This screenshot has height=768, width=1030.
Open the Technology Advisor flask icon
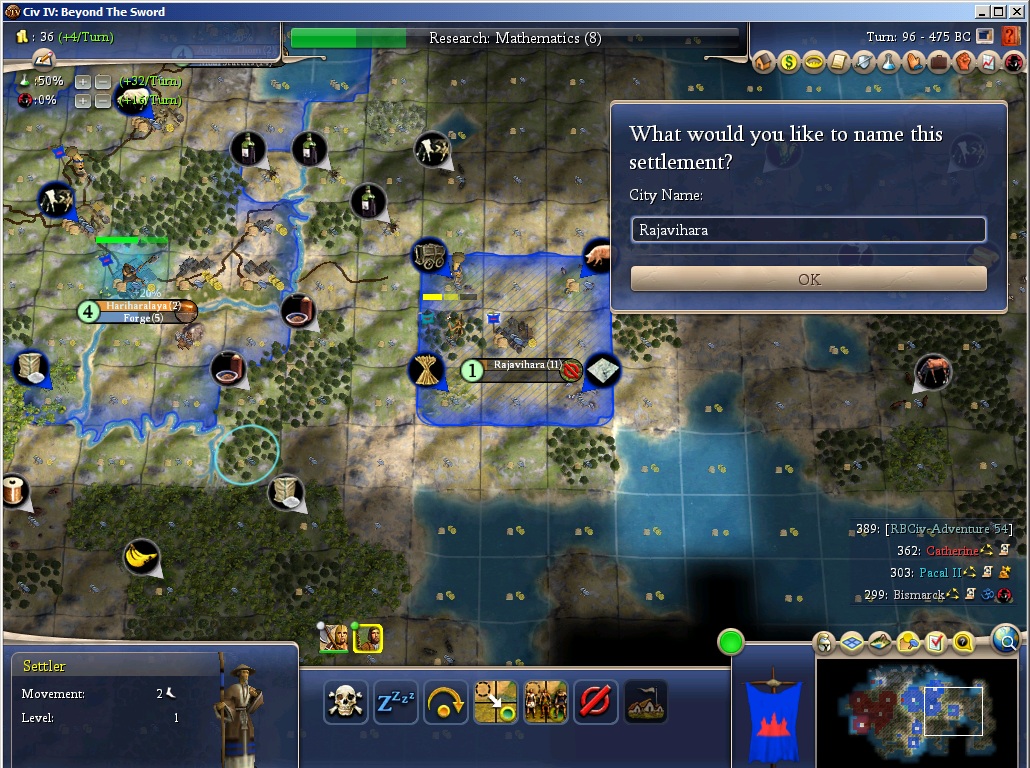click(888, 63)
